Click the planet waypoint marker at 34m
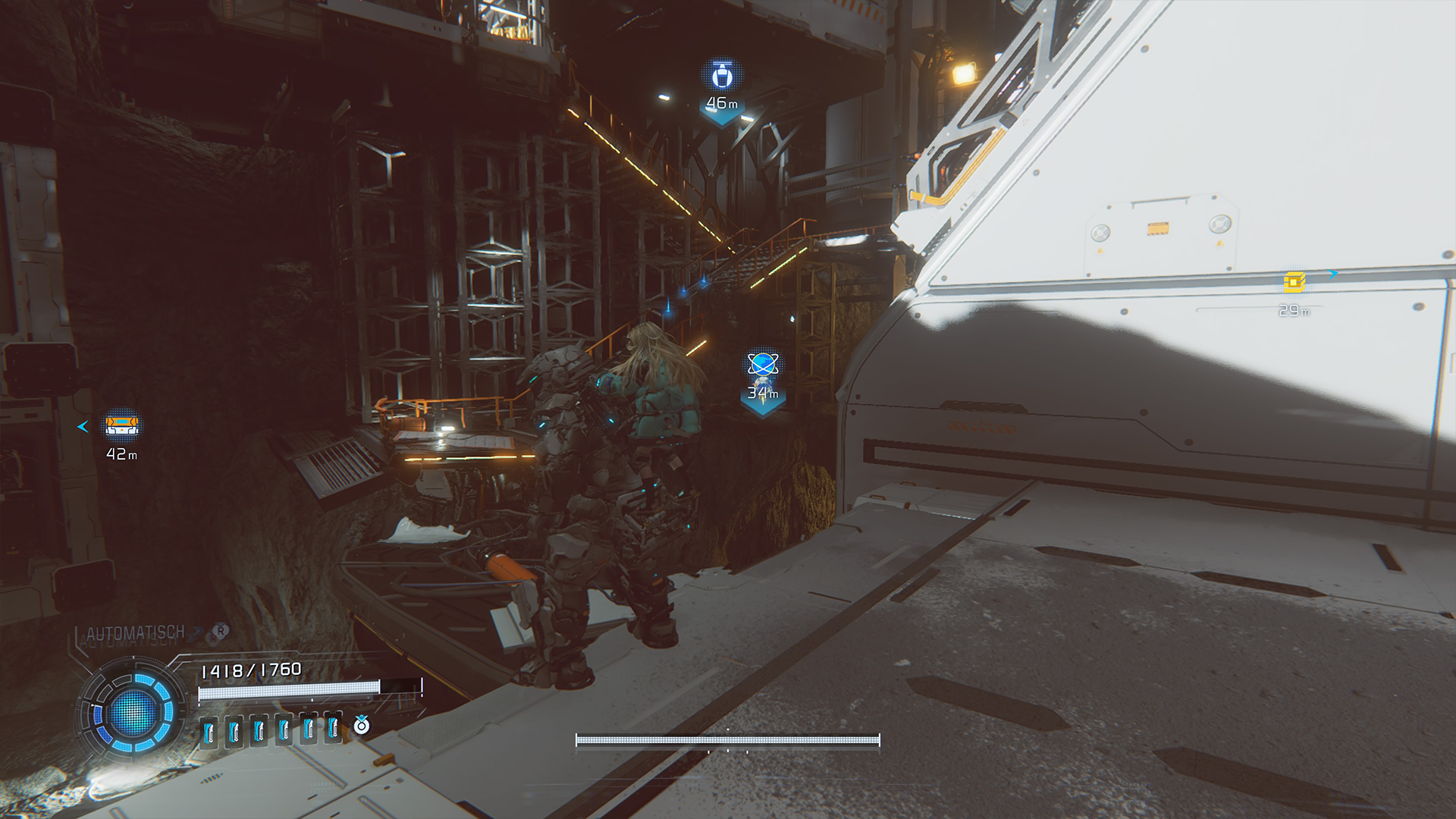This screenshot has height=819, width=1456. click(x=762, y=366)
